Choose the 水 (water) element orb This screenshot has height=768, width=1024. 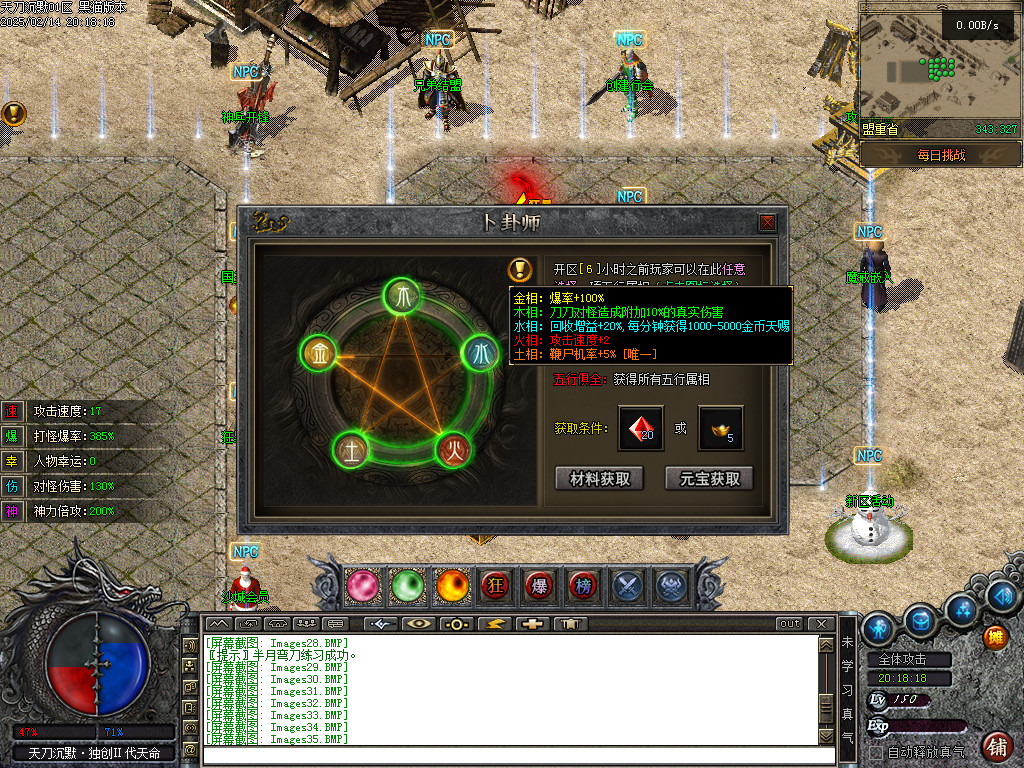point(479,353)
